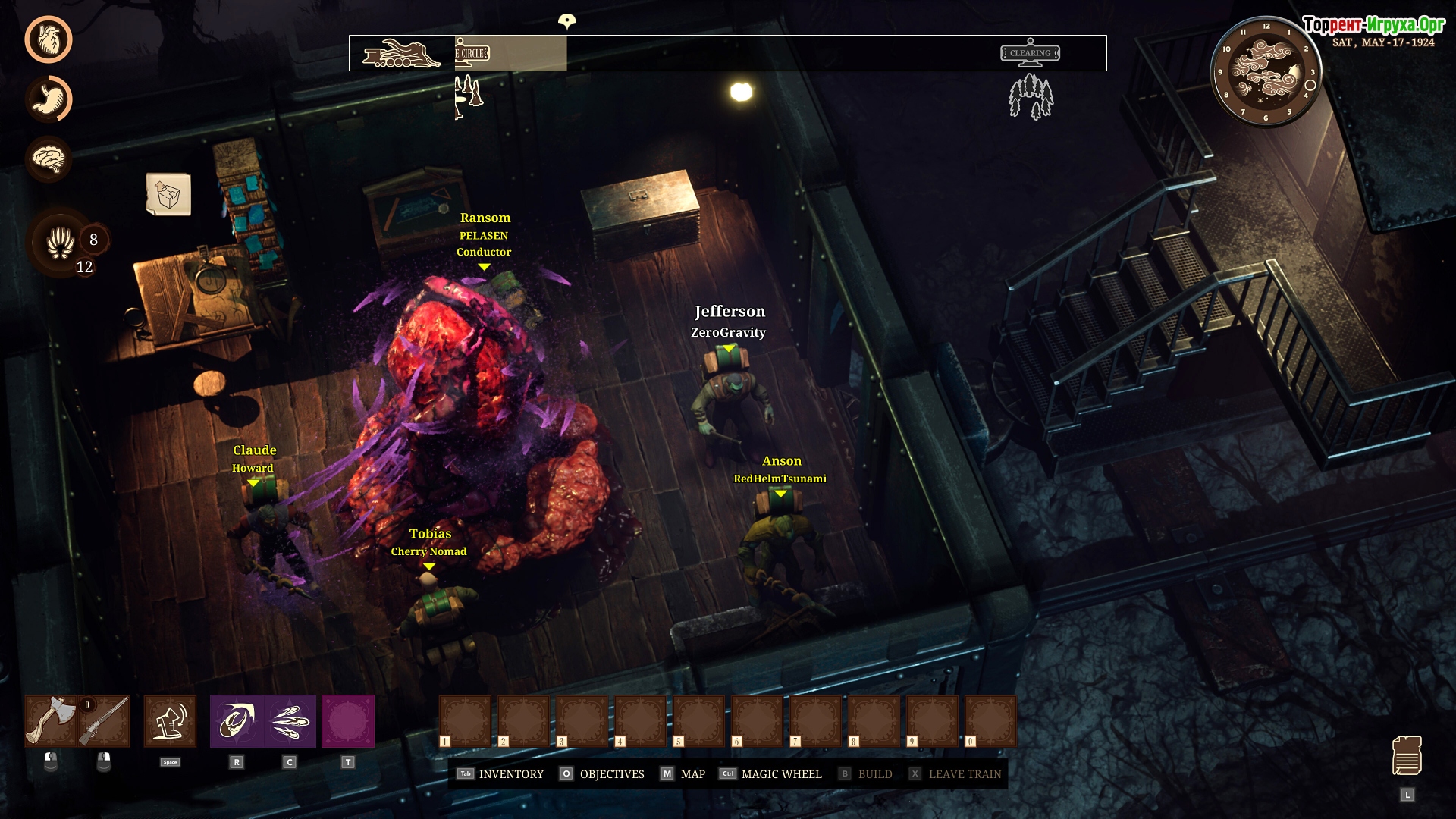Cast the swirling purple spell
1456x819 pixels.
point(237,721)
